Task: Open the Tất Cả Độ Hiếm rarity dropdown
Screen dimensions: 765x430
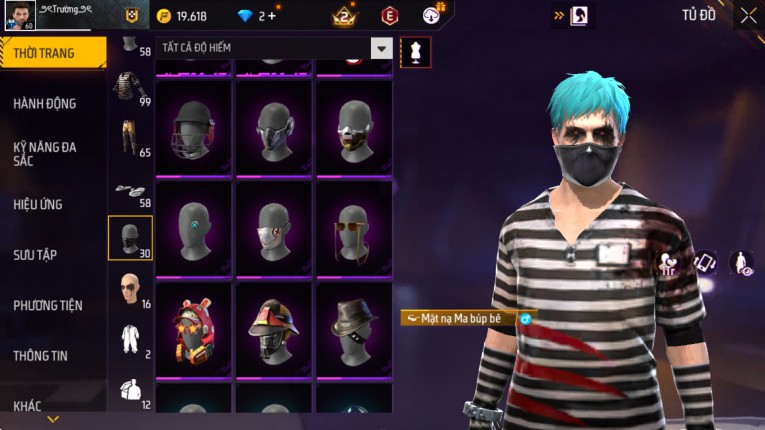Action: (x=381, y=48)
